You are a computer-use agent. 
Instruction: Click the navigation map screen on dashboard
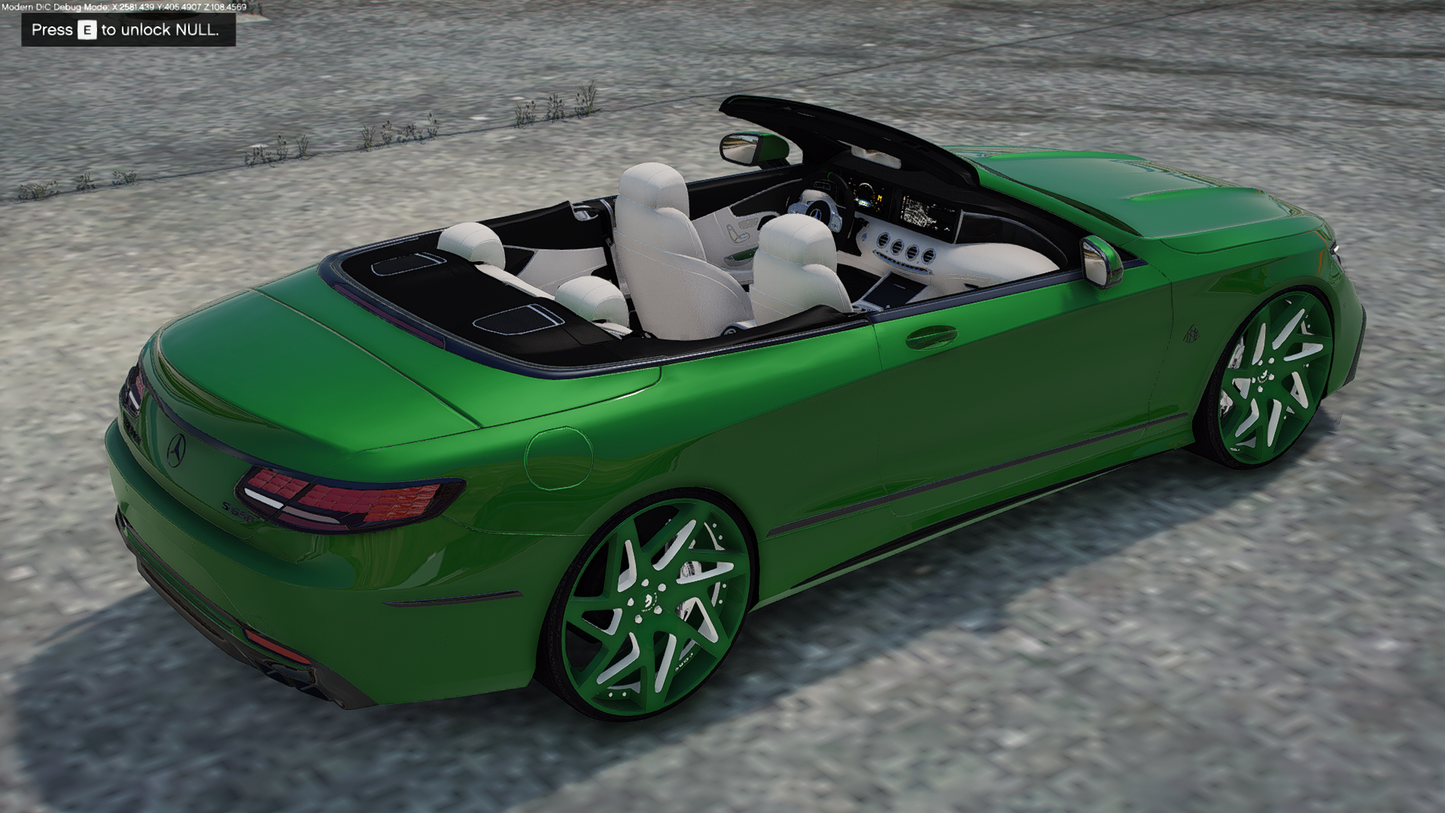pyautogui.click(x=920, y=210)
